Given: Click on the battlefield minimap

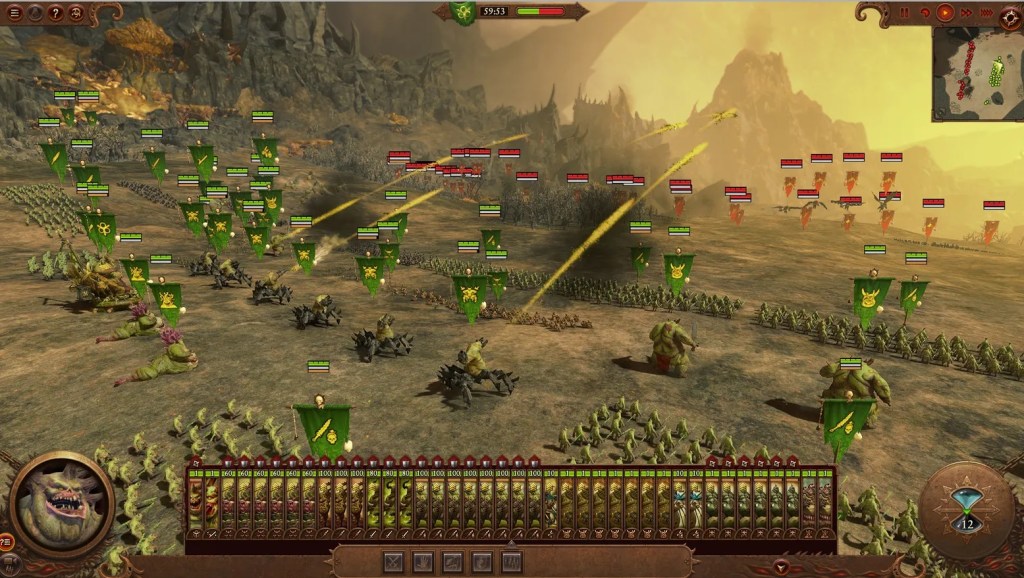Looking at the screenshot, I should [x=978, y=73].
